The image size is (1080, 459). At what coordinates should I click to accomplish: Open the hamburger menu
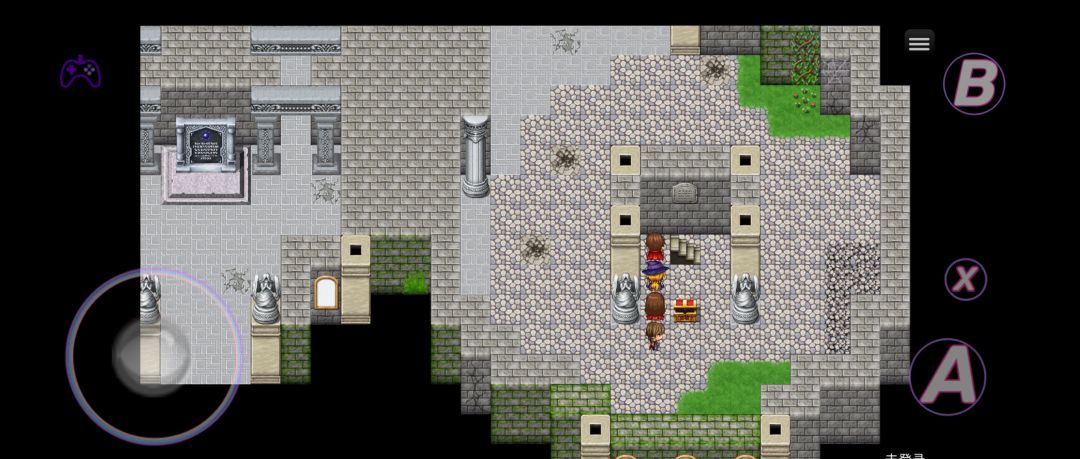[919, 42]
